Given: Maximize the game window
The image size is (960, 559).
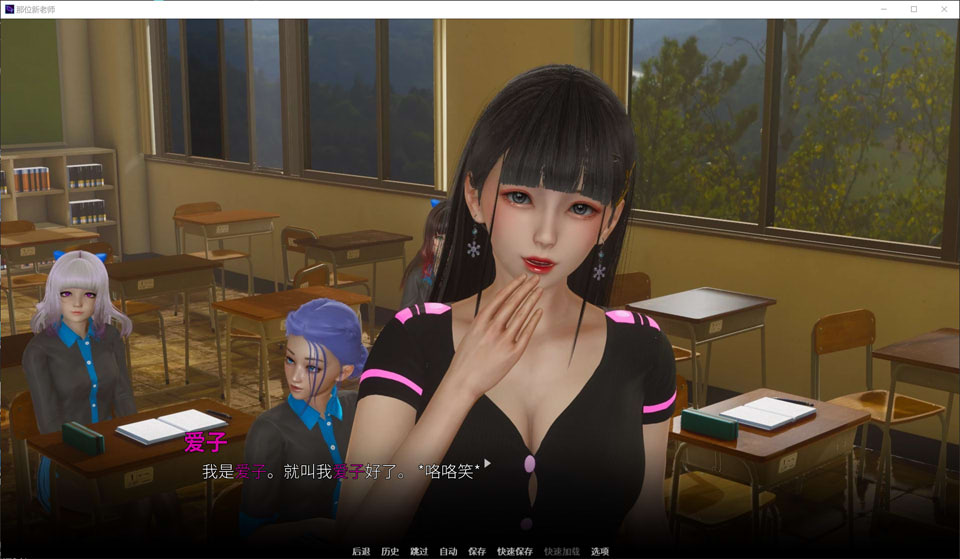Looking at the screenshot, I should tap(913, 9).
